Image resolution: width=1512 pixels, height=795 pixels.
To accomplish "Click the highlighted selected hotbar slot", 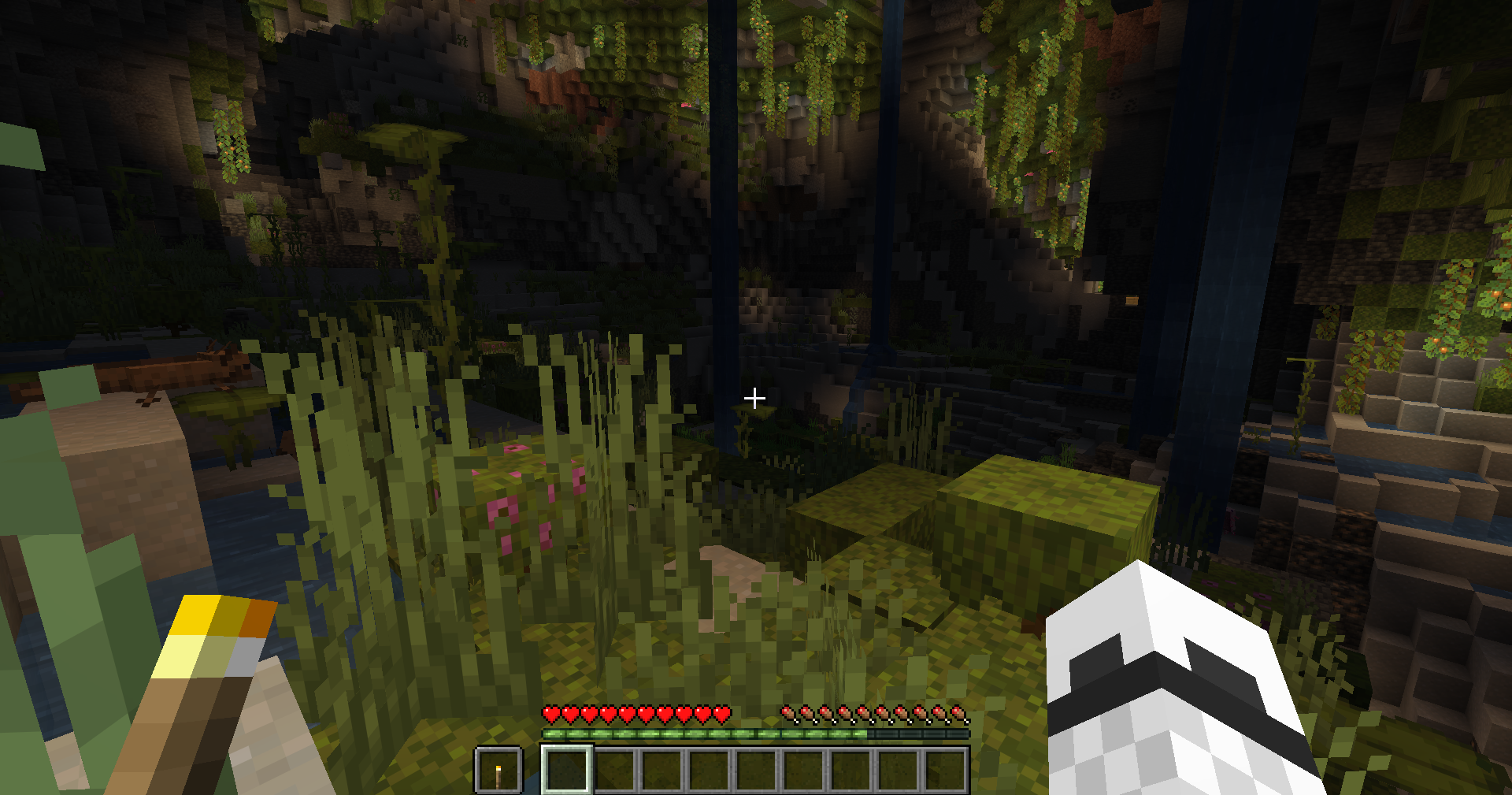I will pos(566,770).
